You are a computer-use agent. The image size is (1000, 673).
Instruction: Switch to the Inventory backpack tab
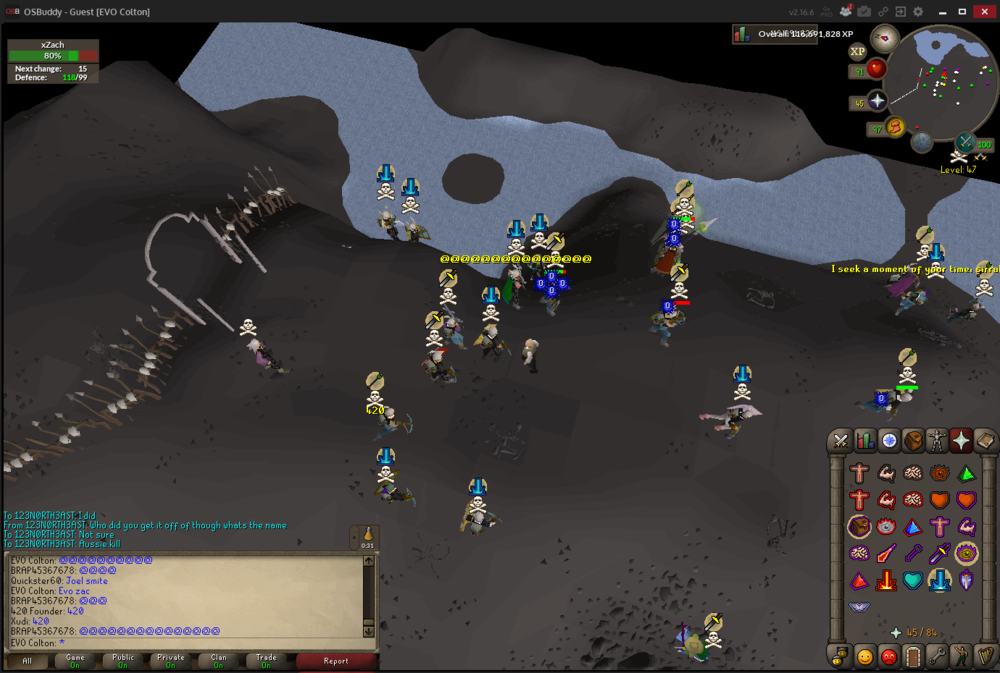[913, 440]
